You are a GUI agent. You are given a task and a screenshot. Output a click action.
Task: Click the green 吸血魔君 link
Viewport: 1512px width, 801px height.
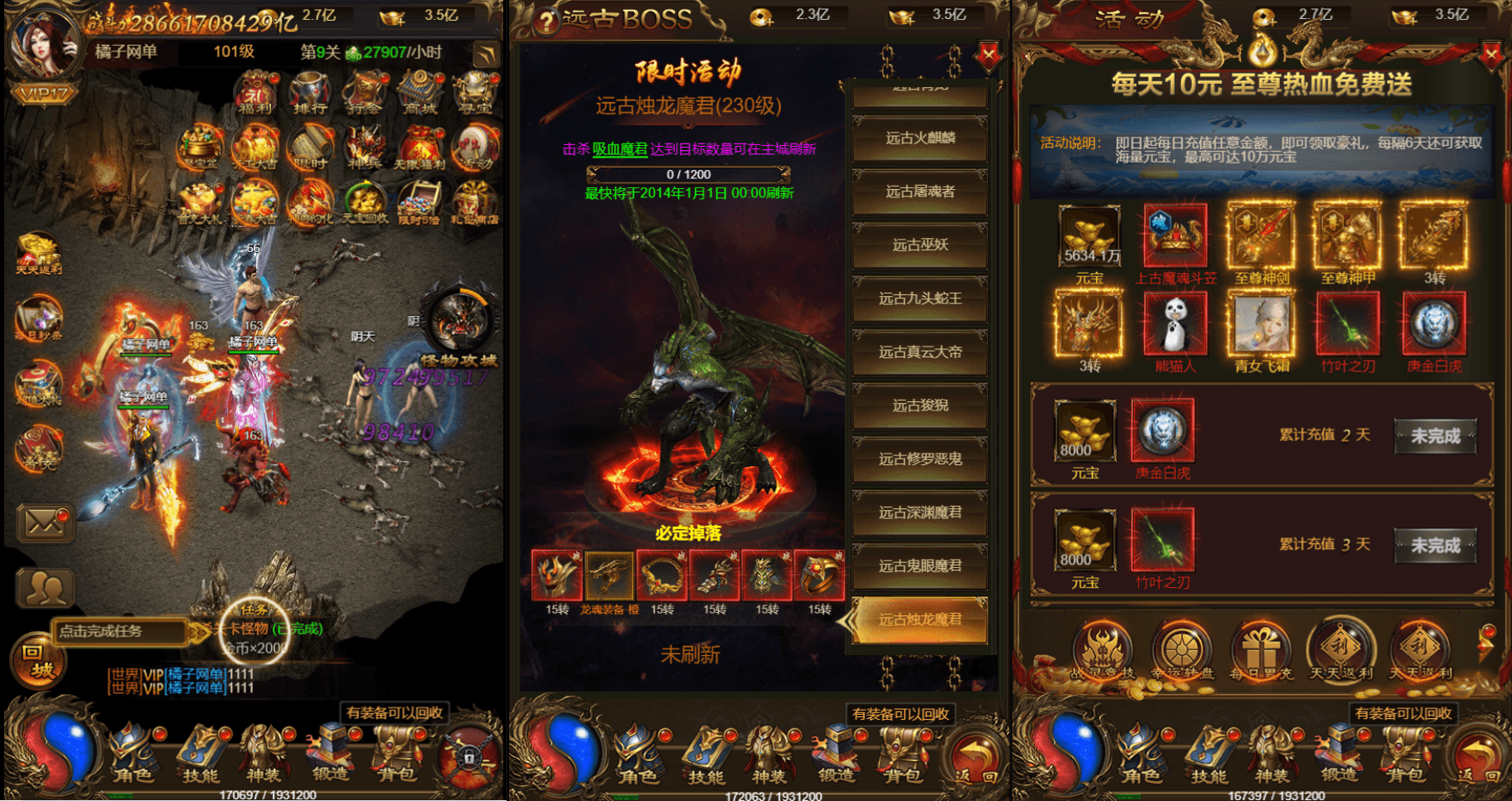pyautogui.click(x=619, y=149)
